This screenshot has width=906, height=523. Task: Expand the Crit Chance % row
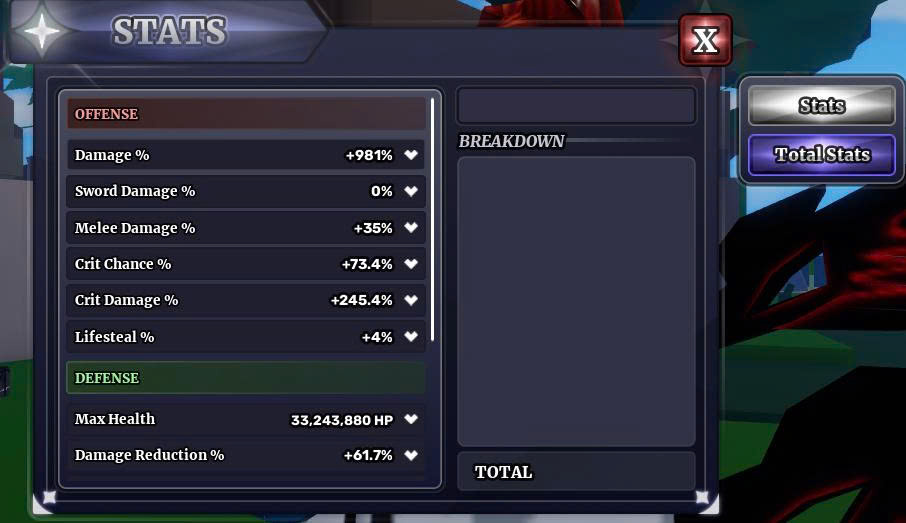[x=411, y=264]
